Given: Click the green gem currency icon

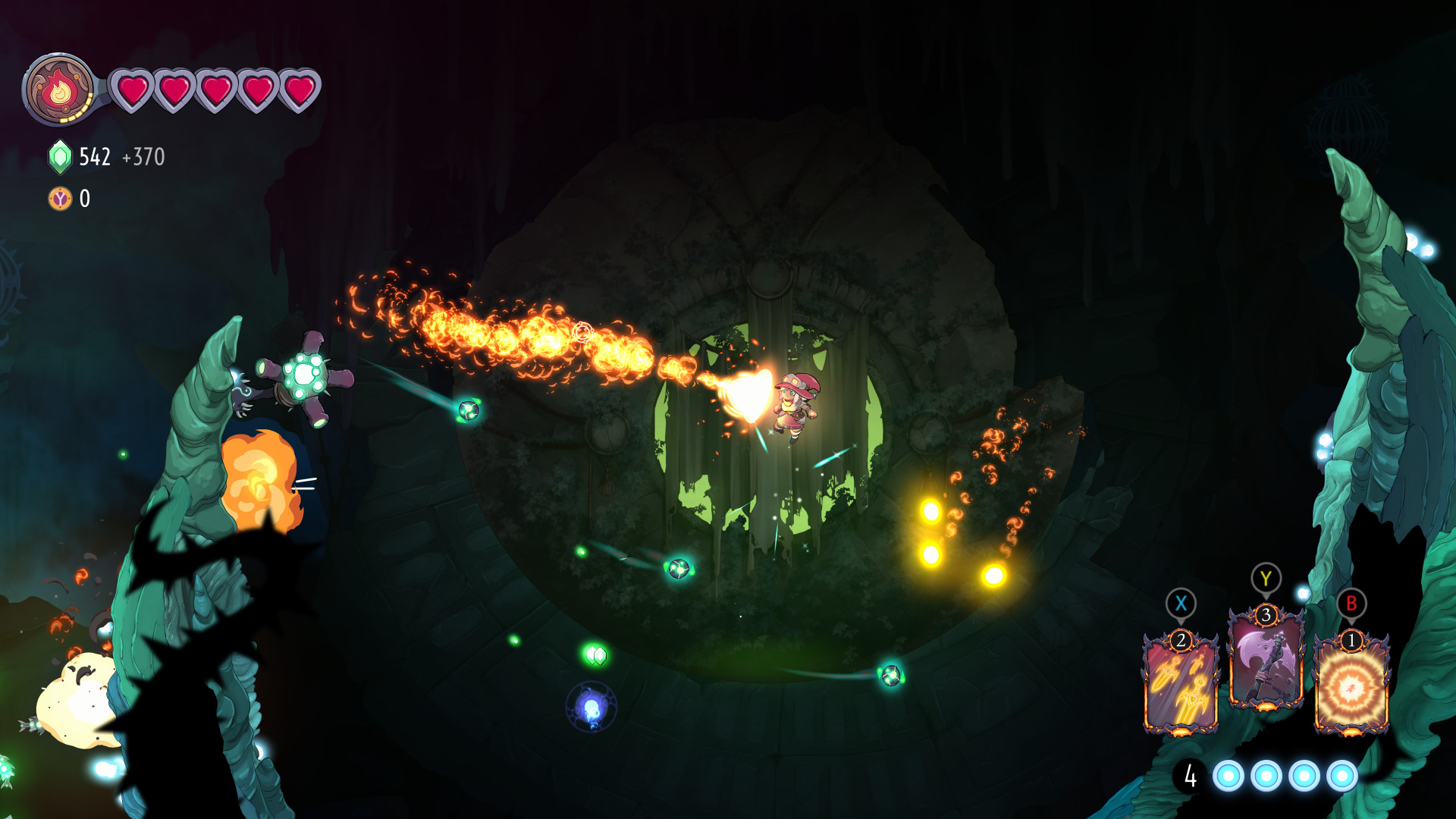Looking at the screenshot, I should [59, 157].
